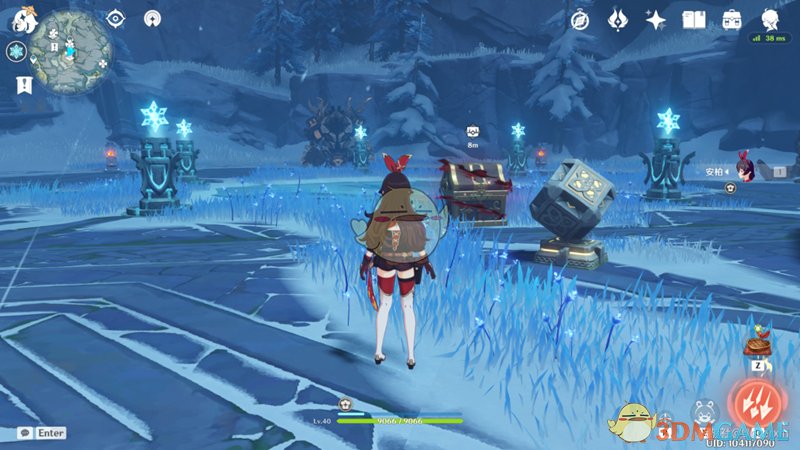Open the character profile icon

point(770,20)
